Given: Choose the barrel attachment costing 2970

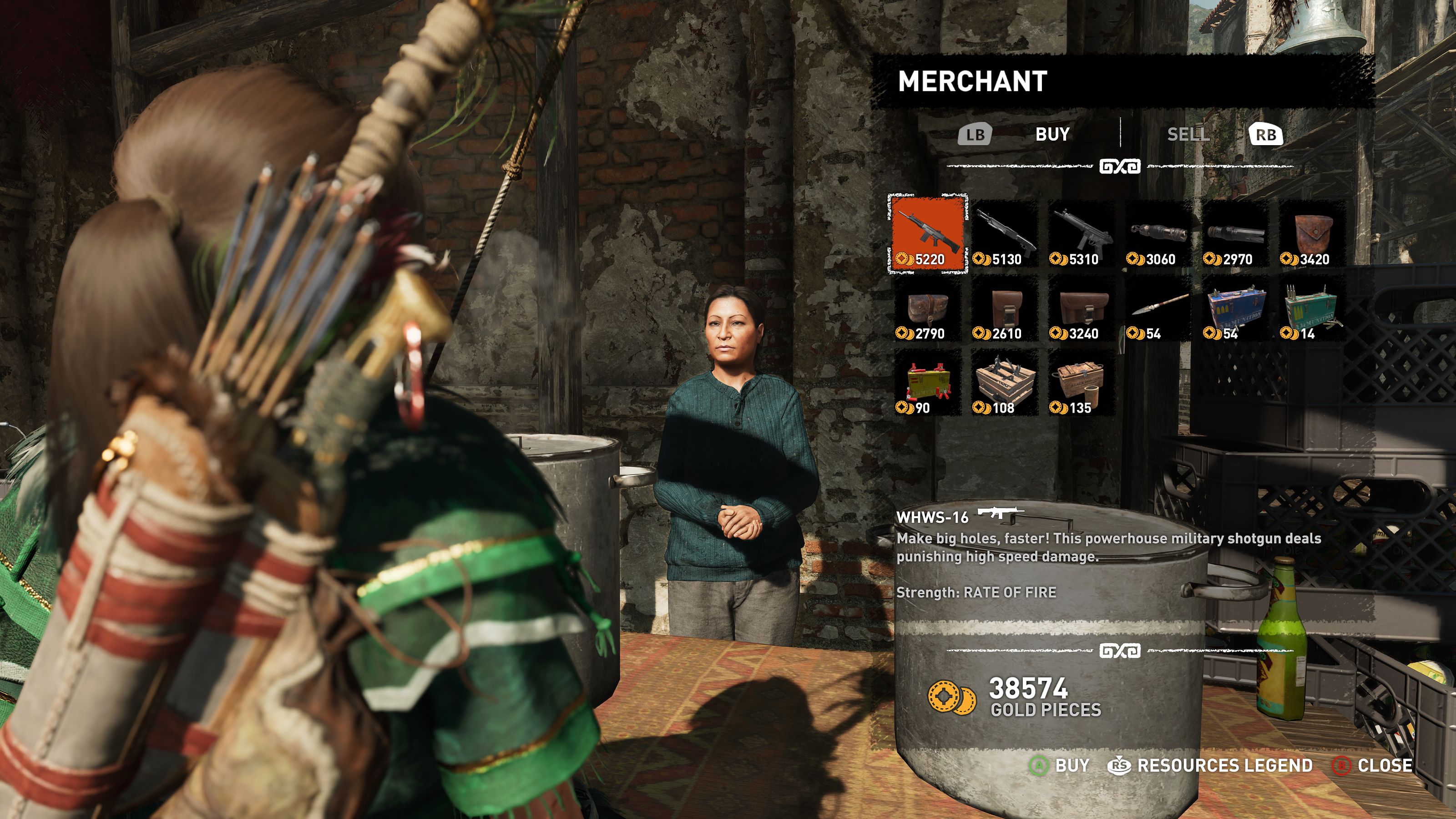Looking at the screenshot, I should [1235, 233].
